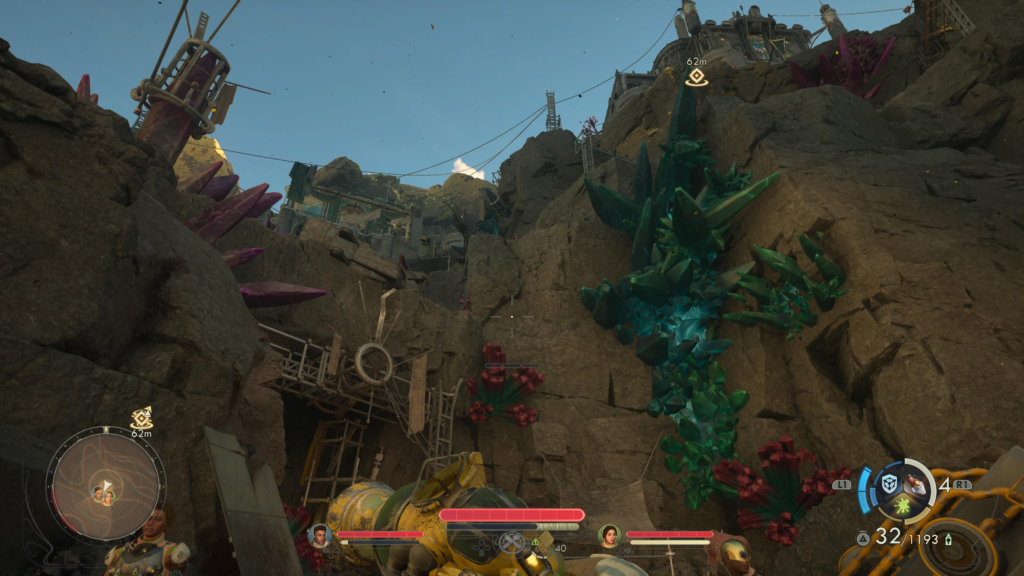Select the objective marker above the minimap
Image resolution: width=1024 pixels, height=576 pixels.
coord(141,418)
